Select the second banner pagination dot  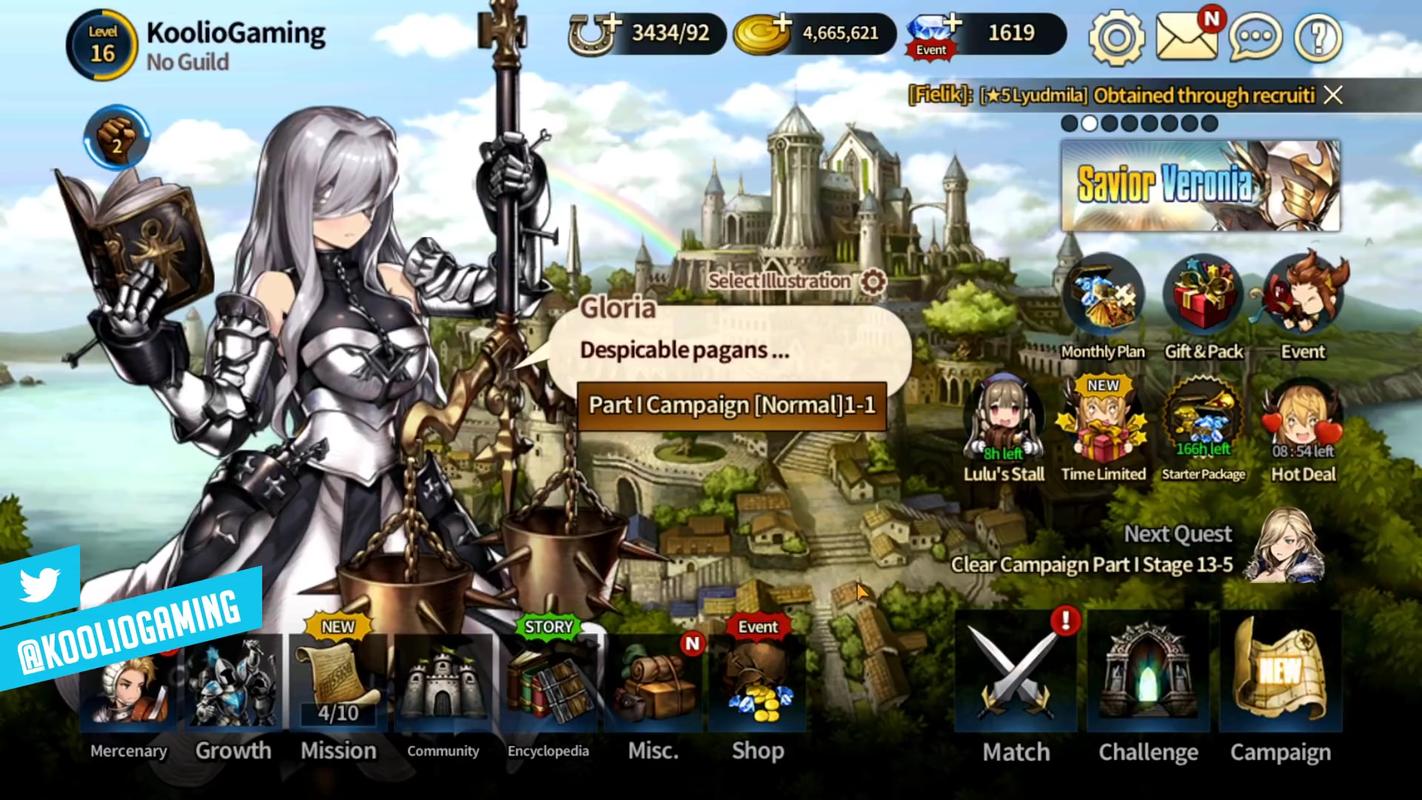pos(1089,122)
